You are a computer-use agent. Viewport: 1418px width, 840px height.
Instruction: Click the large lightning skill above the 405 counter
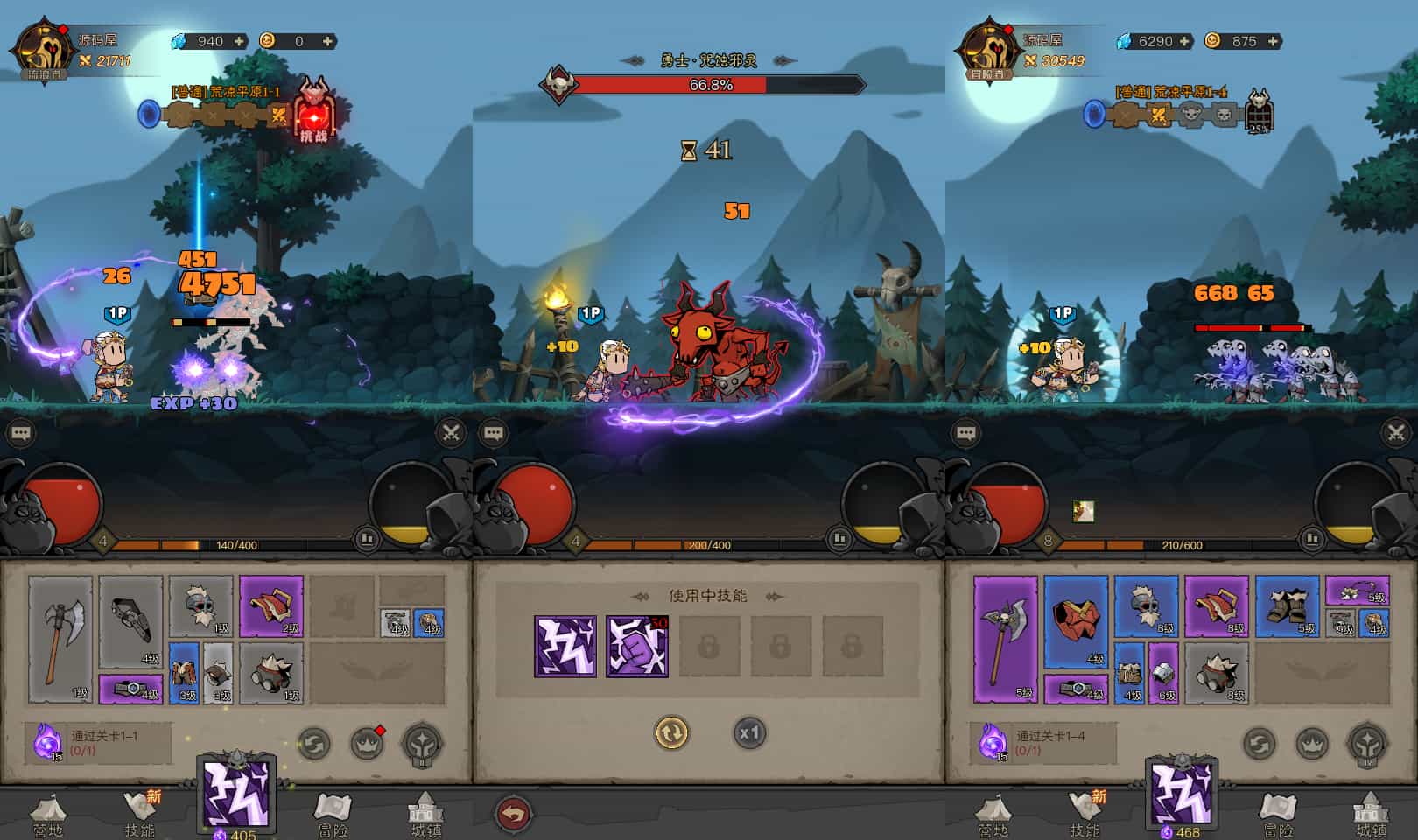[235, 792]
